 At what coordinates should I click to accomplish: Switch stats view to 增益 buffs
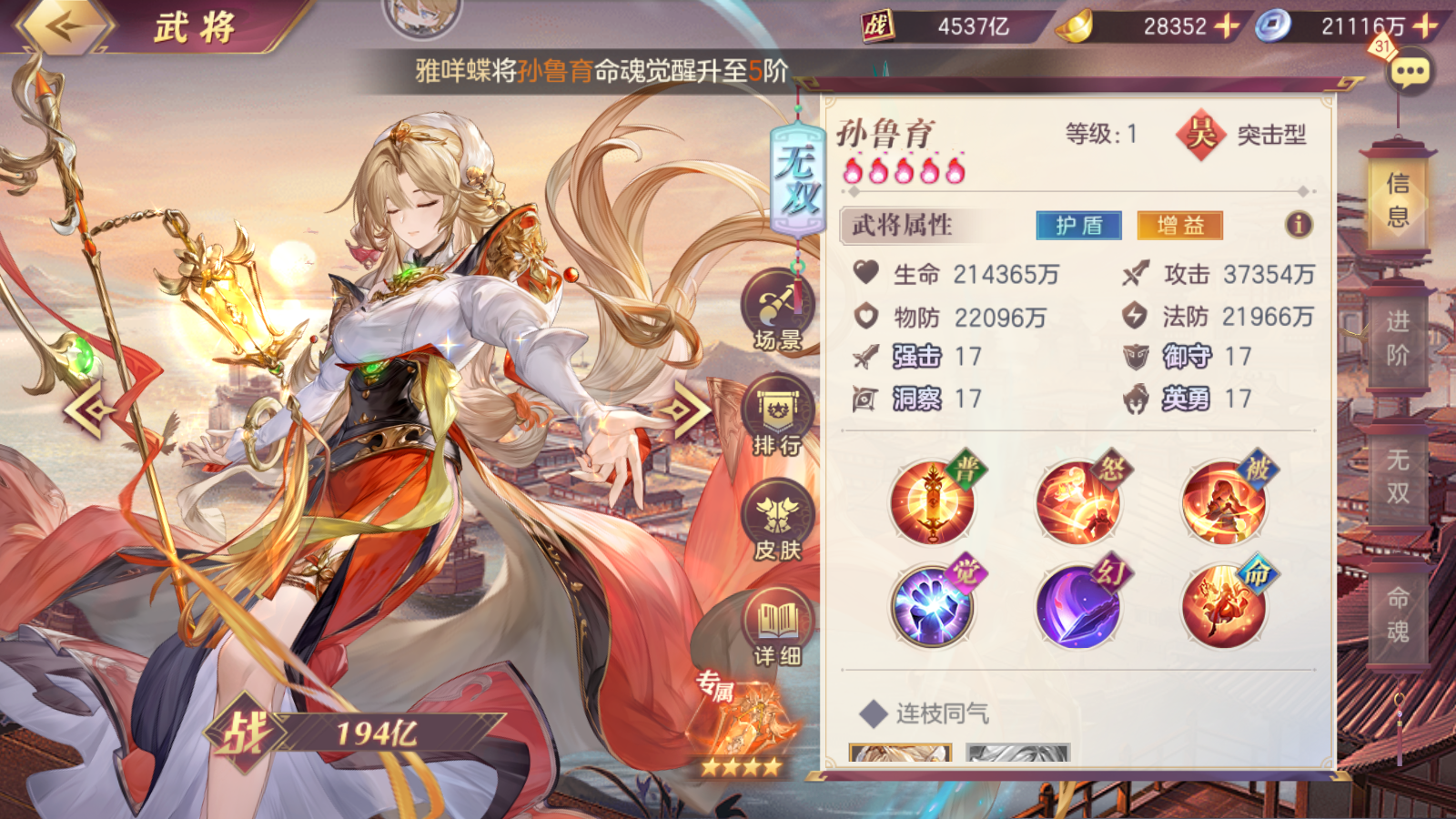pyautogui.click(x=1179, y=226)
